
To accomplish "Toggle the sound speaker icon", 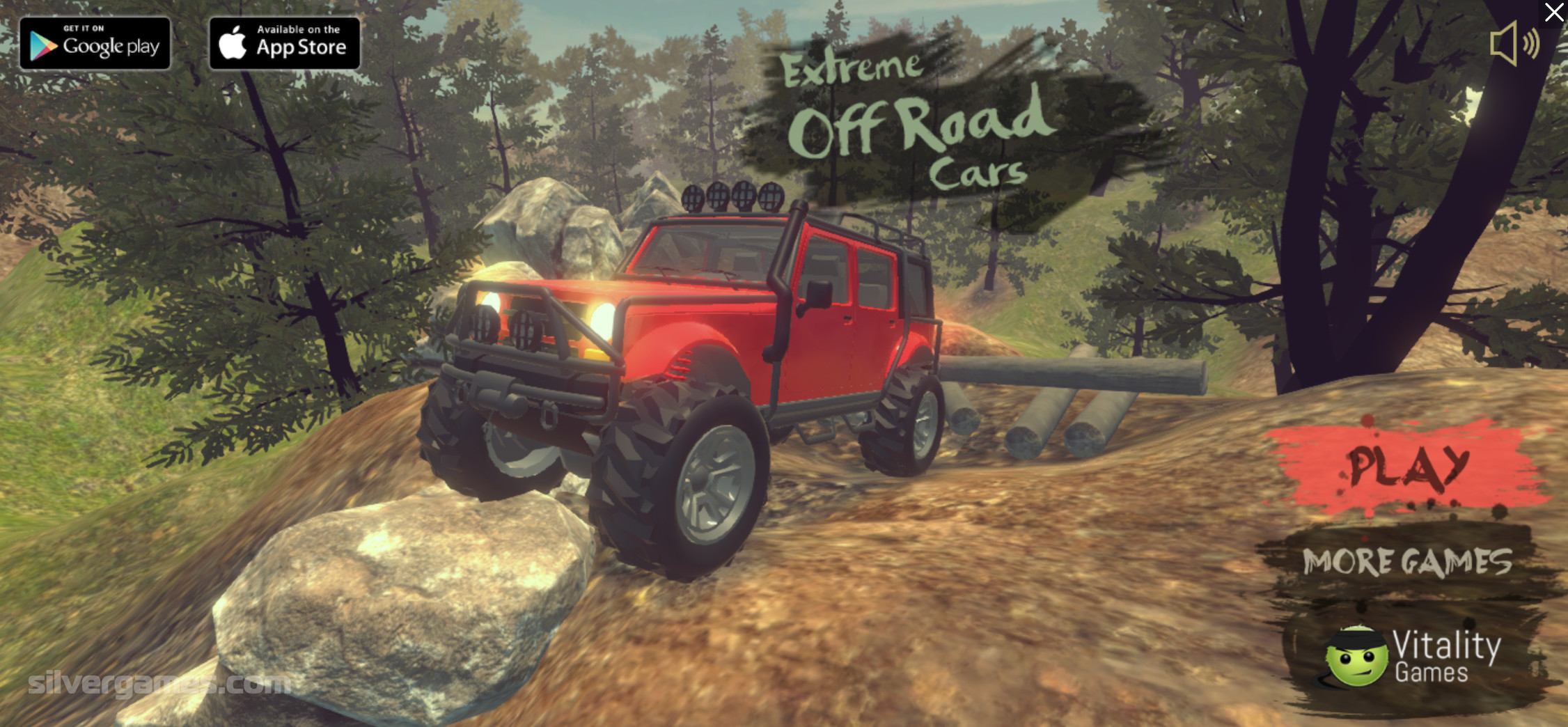I will point(1513,44).
